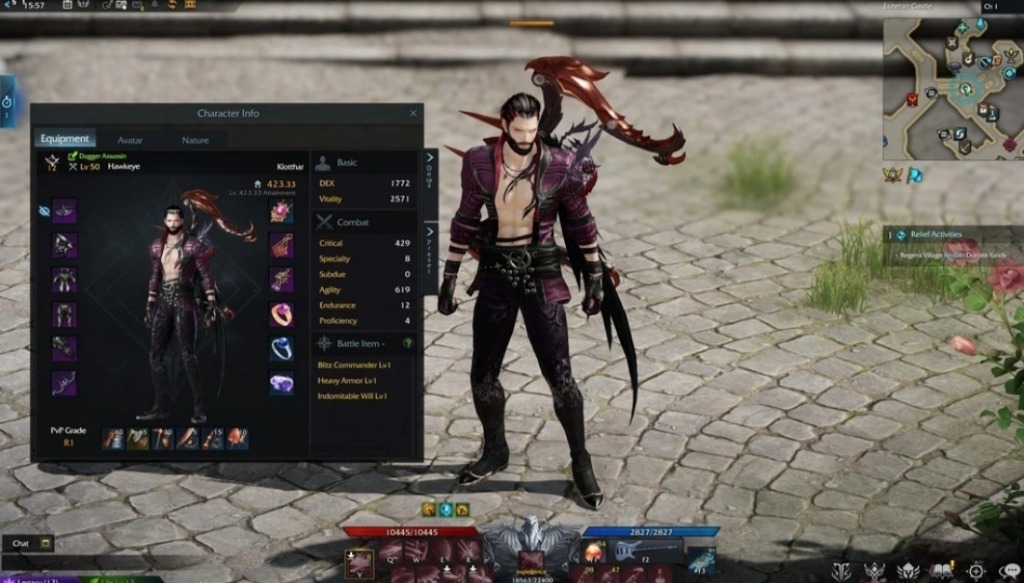Switch to the Avatar tab

tap(130, 140)
